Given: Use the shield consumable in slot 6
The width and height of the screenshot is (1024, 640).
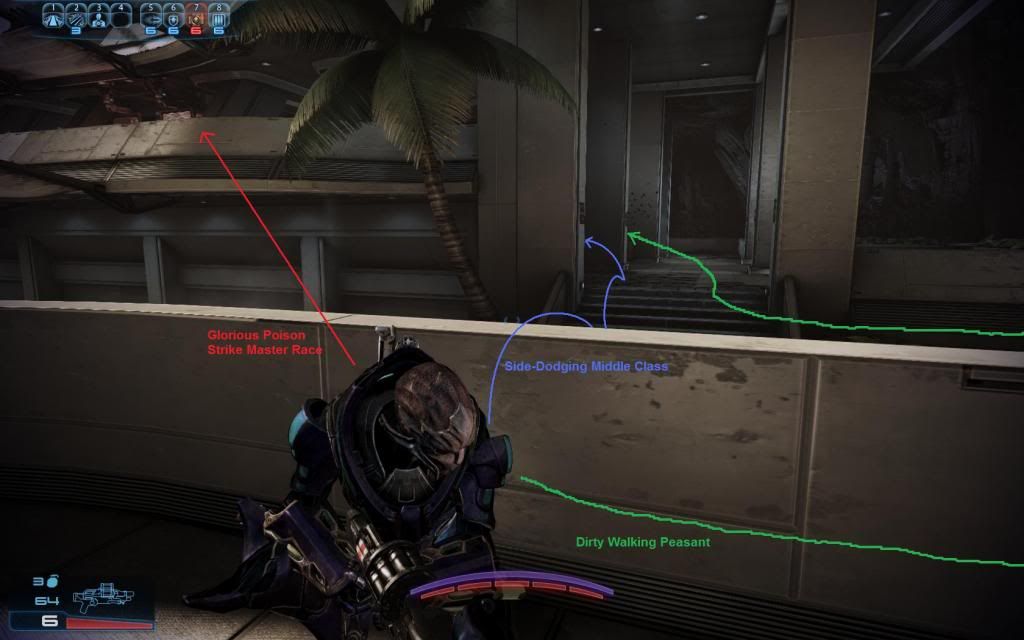Looking at the screenshot, I should tap(174, 18).
